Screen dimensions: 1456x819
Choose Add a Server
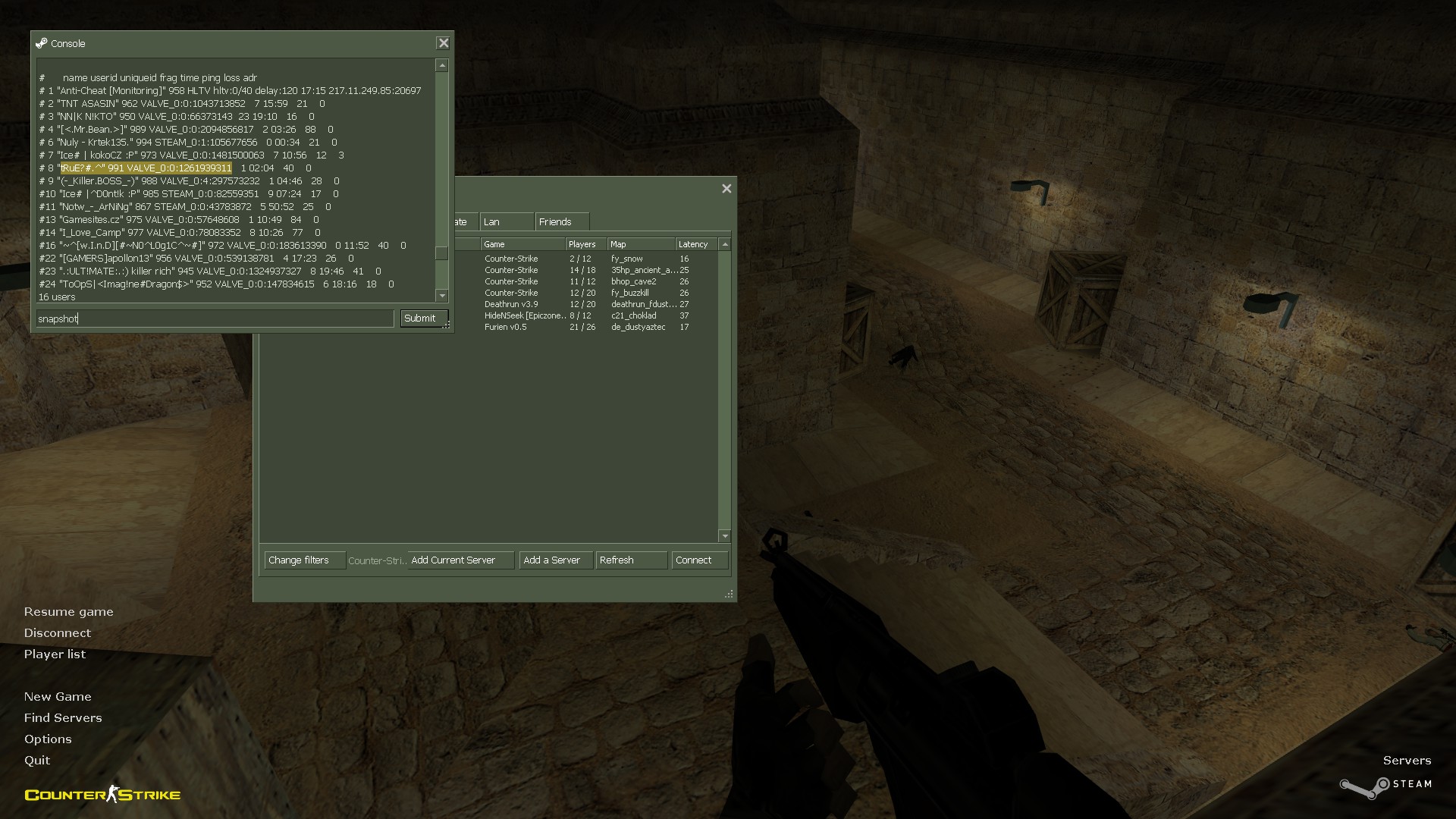555,560
